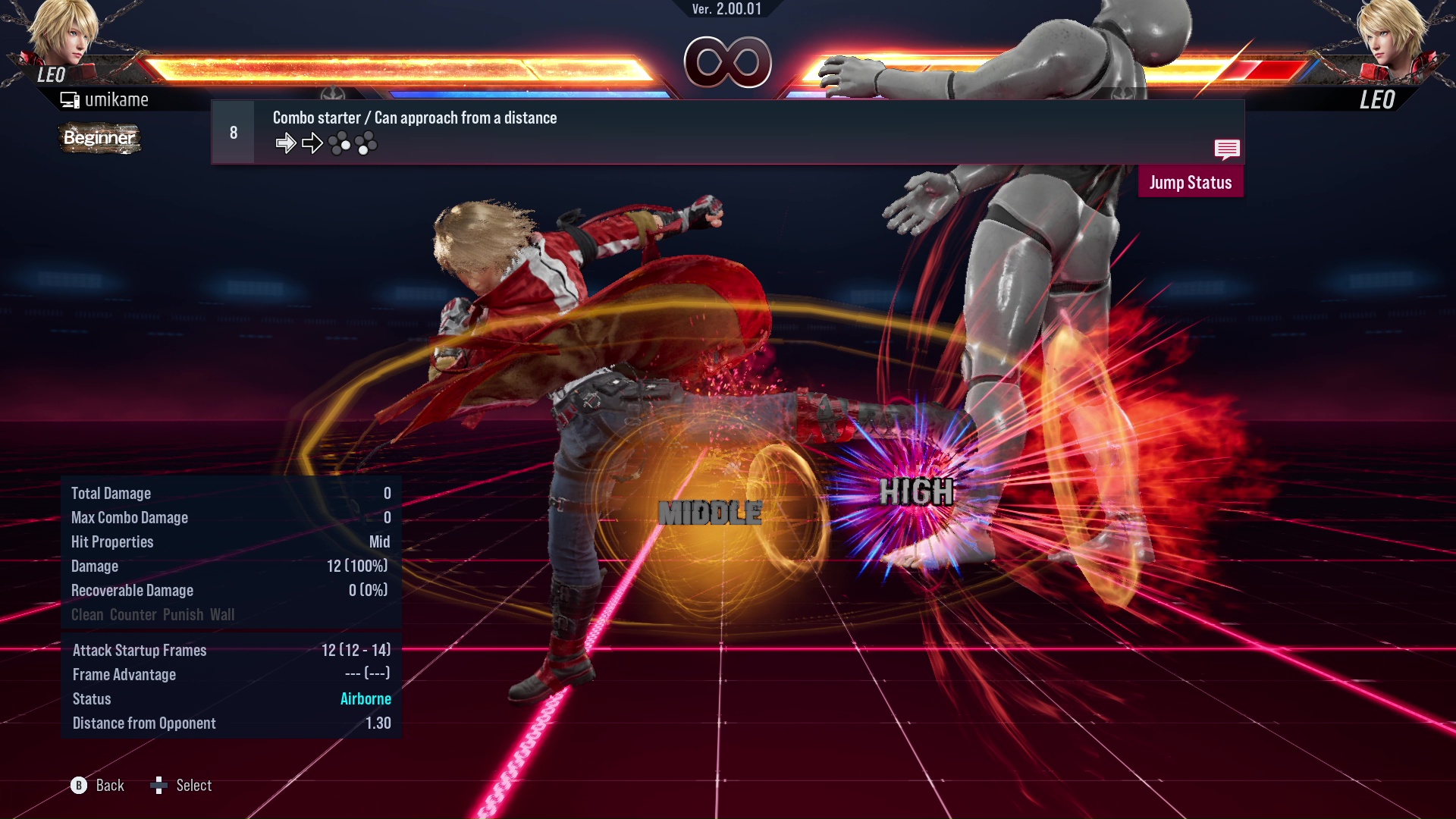Click the D-pad Select icon

click(x=159, y=786)
